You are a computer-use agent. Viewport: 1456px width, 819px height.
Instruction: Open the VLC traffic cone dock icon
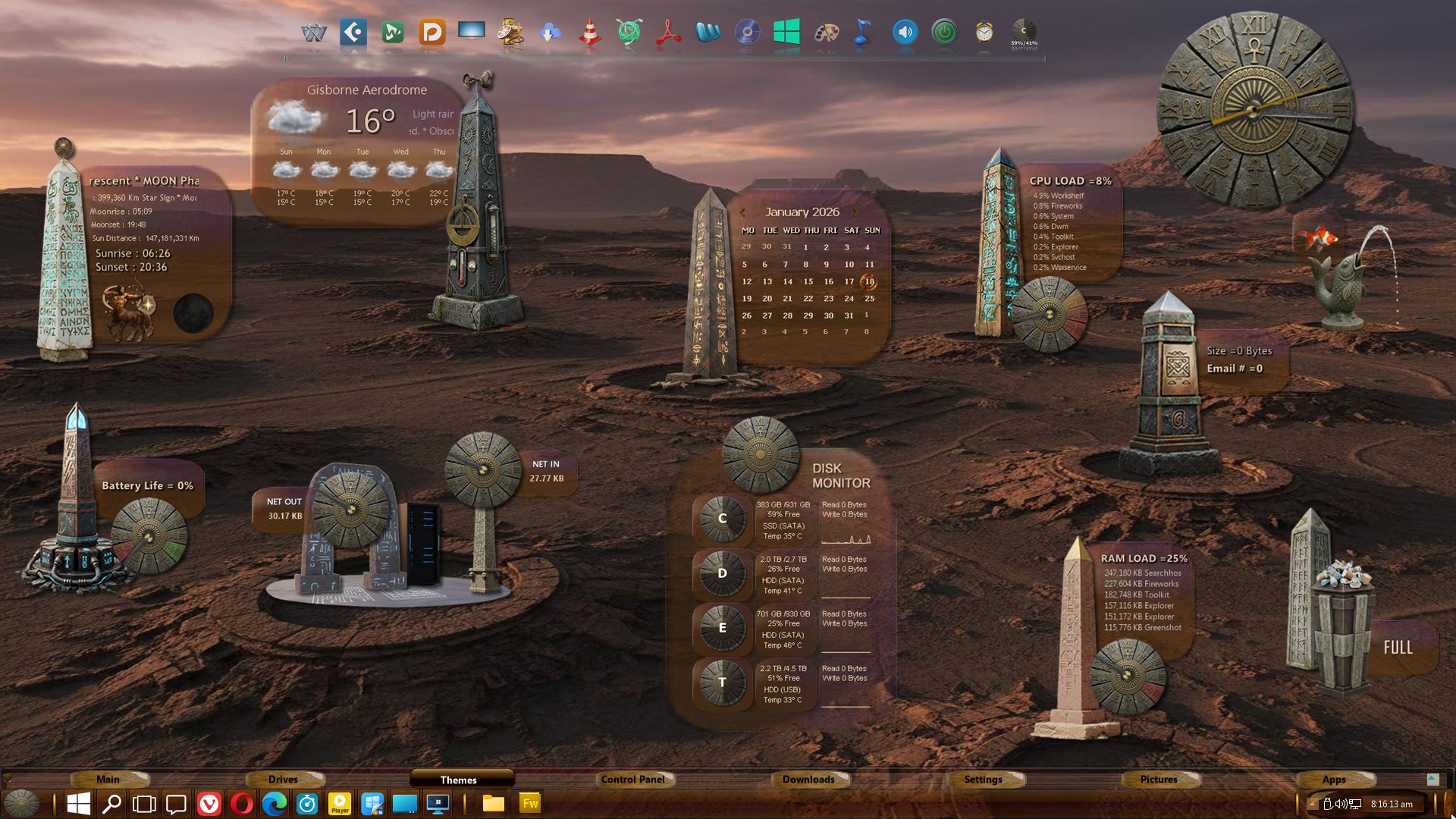pyautogui.click(x=590, y=33)
